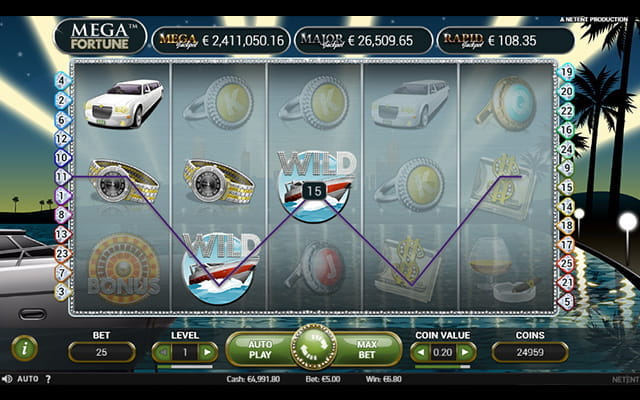
Task: Open the question mark help
Action: [x=48, y=379]
